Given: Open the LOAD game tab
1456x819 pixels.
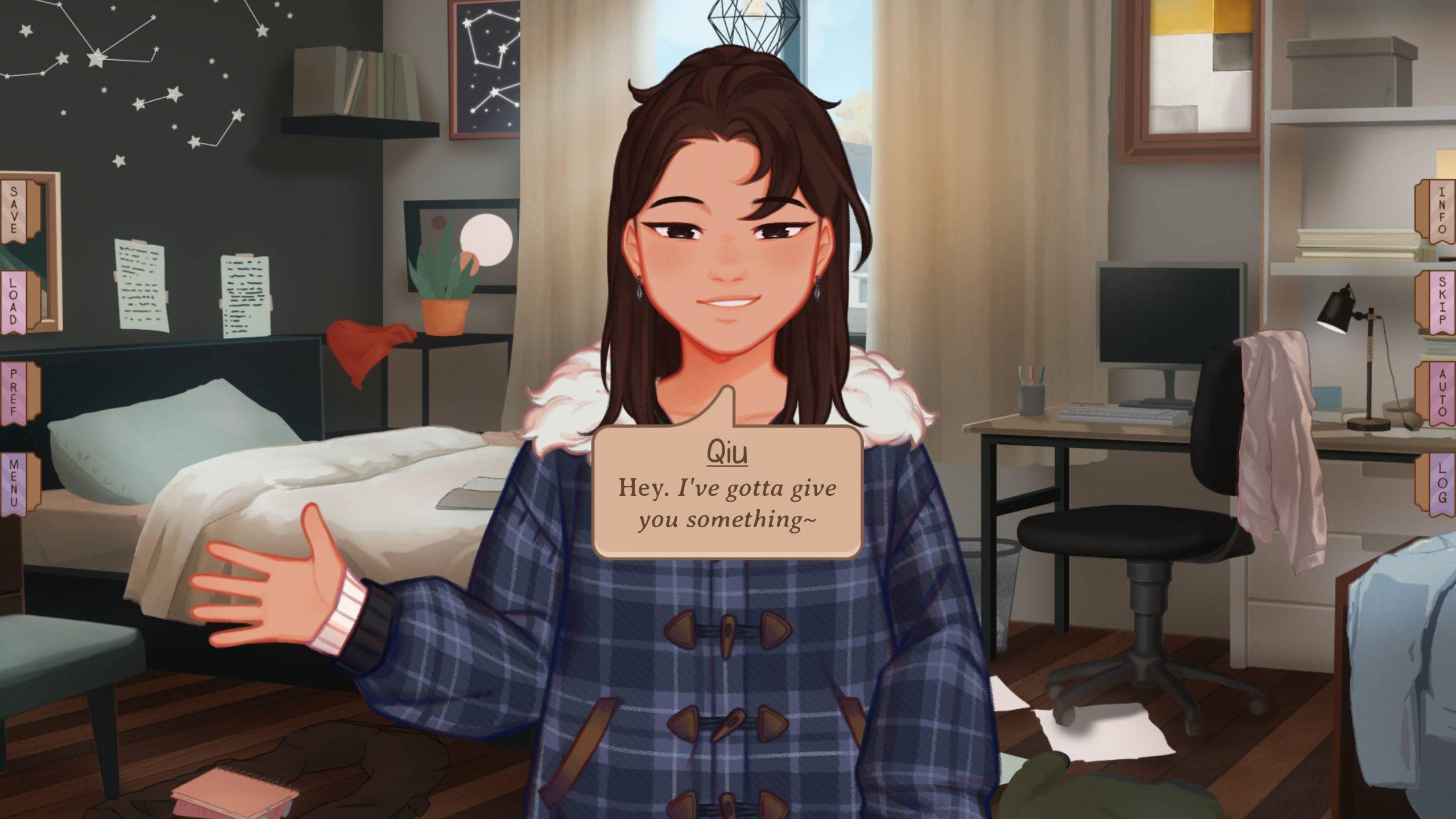Looking at the screenshot, I should tap(16, 301).
